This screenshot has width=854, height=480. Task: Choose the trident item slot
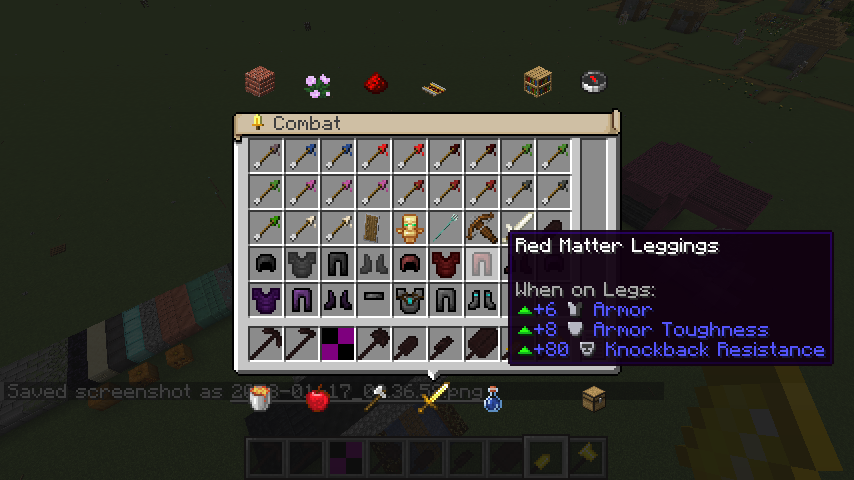[x=446, y=228]
